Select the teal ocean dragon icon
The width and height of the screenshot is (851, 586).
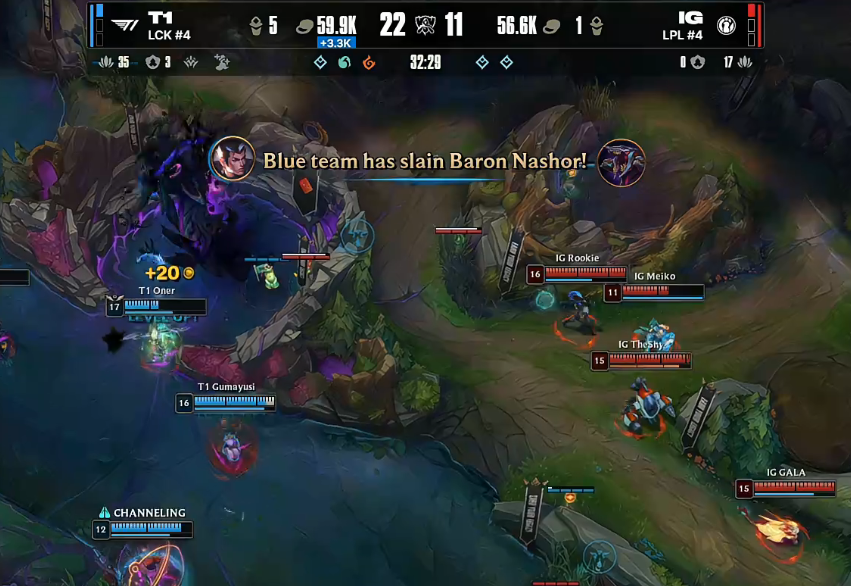coord(344,63)
